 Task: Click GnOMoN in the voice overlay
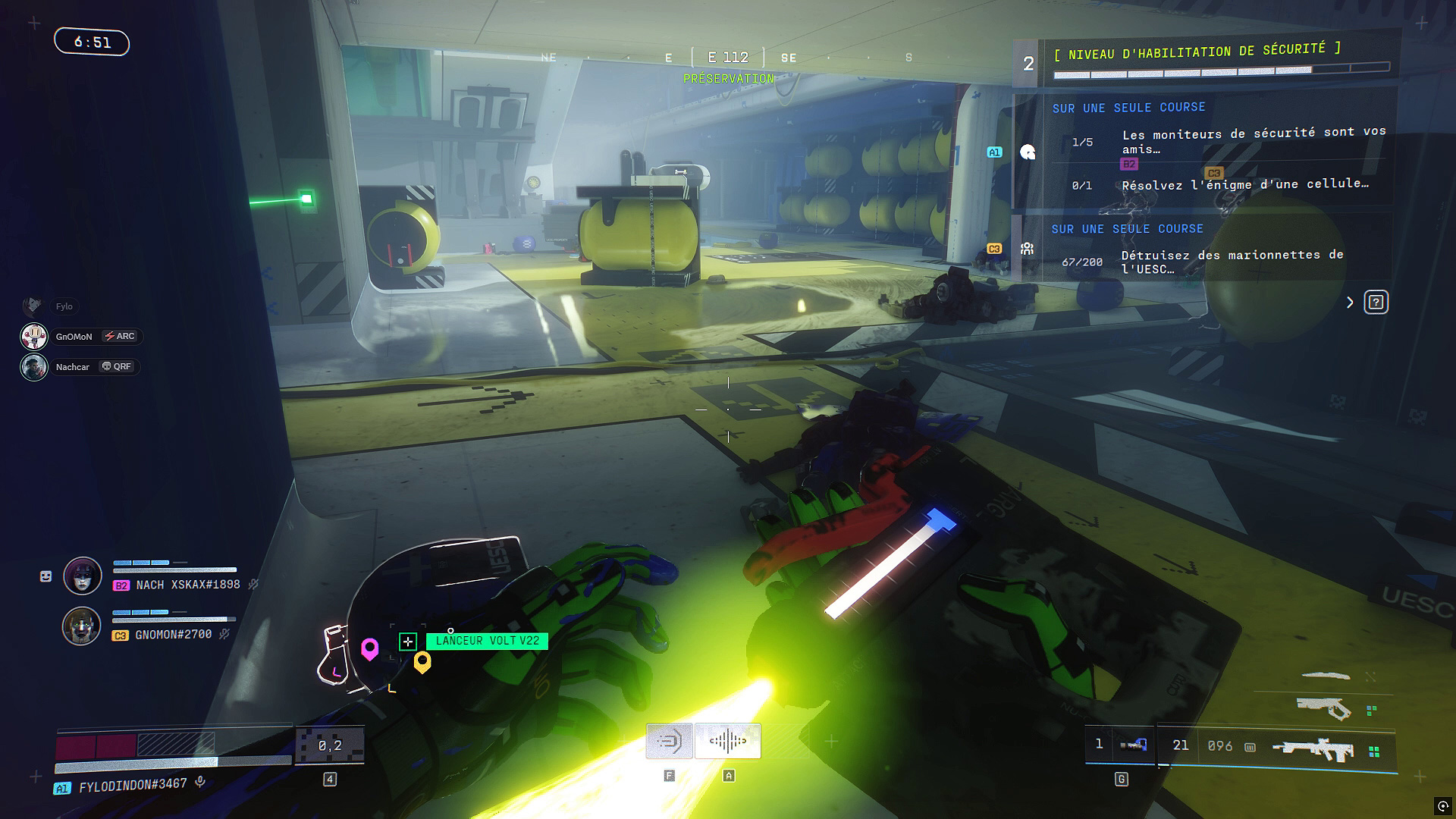click(74, 337)
